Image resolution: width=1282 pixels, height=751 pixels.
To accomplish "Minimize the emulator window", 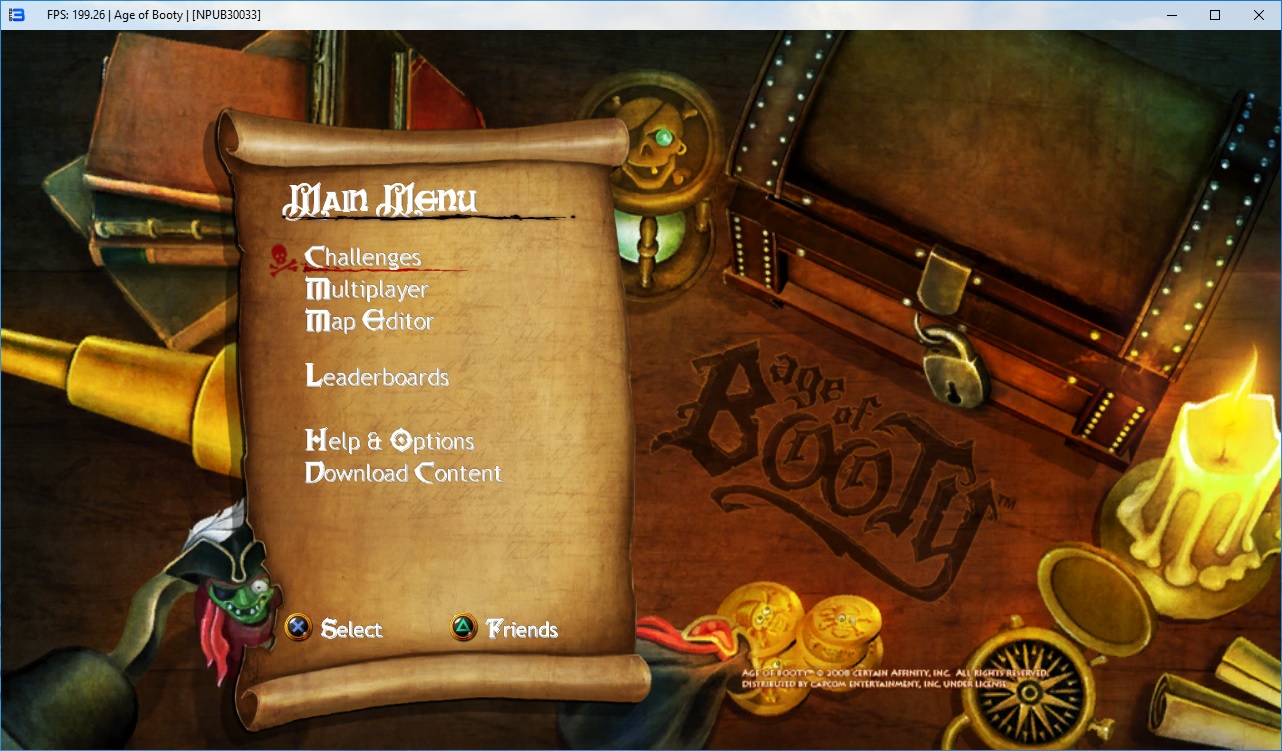I will 1170,15.
